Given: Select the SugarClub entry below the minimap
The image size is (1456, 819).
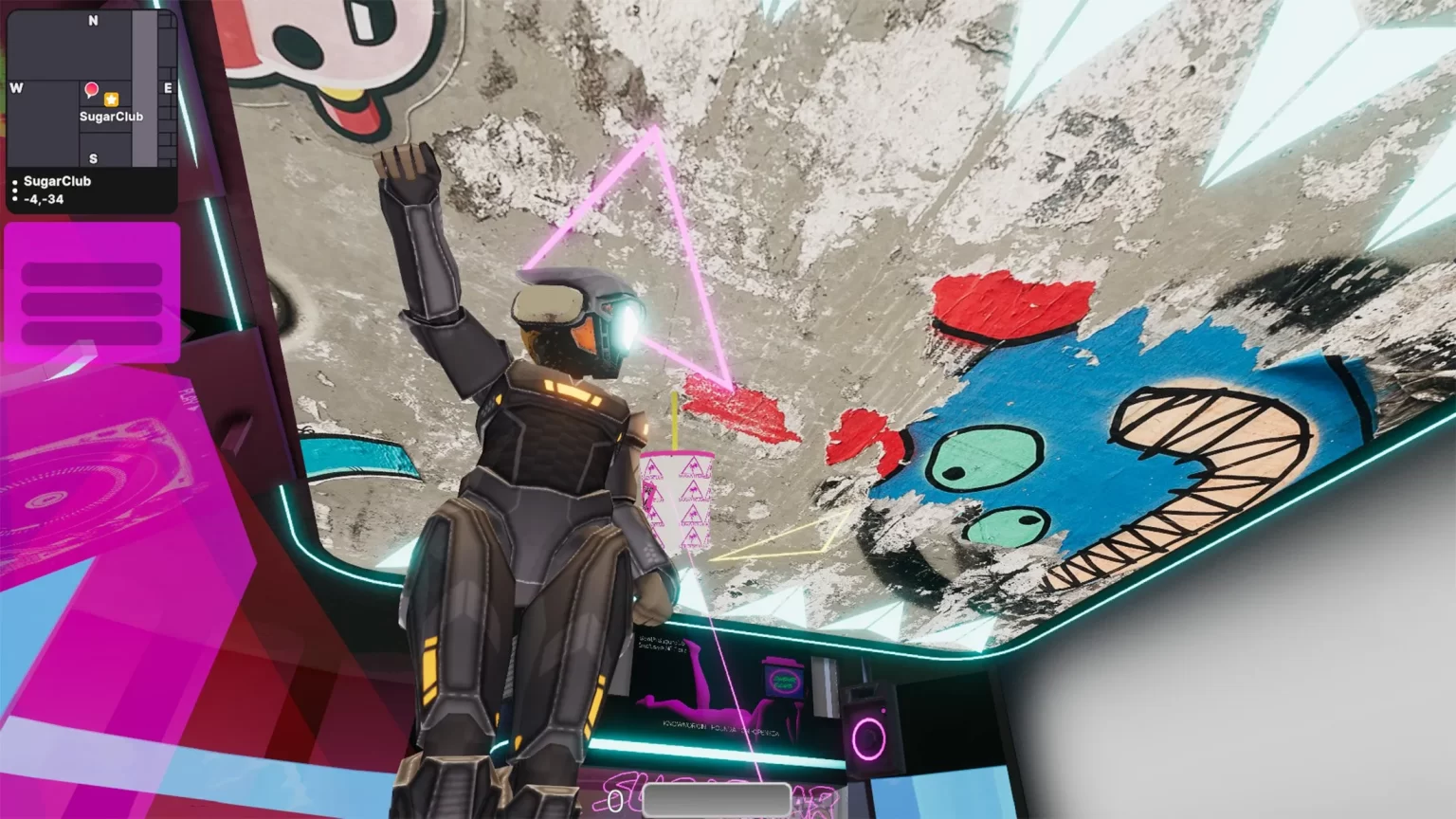Looking at the screenshot, I should pyautogui.click(x=59, y=181).
